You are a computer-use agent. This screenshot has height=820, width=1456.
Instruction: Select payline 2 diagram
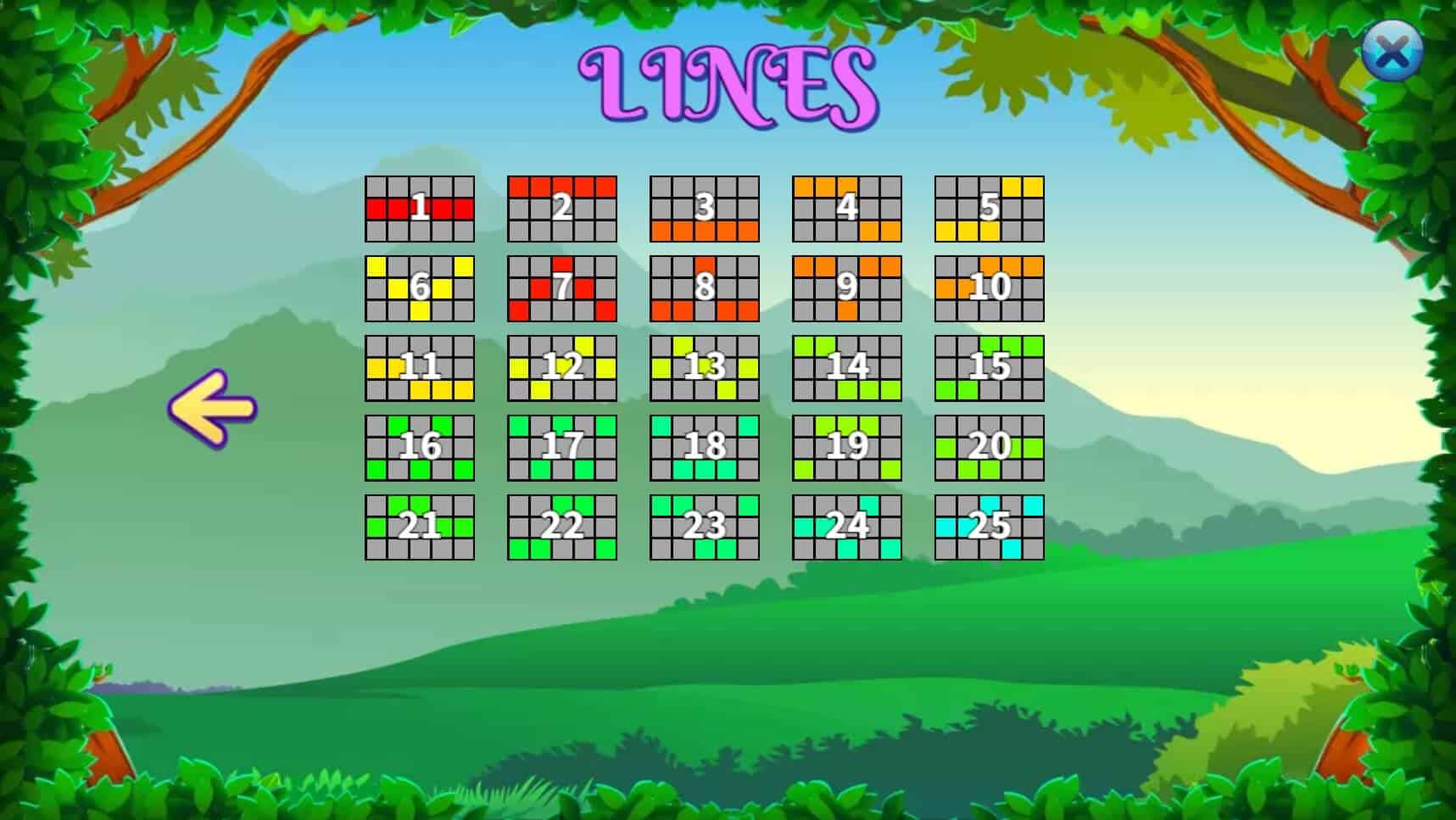point(561,209)
